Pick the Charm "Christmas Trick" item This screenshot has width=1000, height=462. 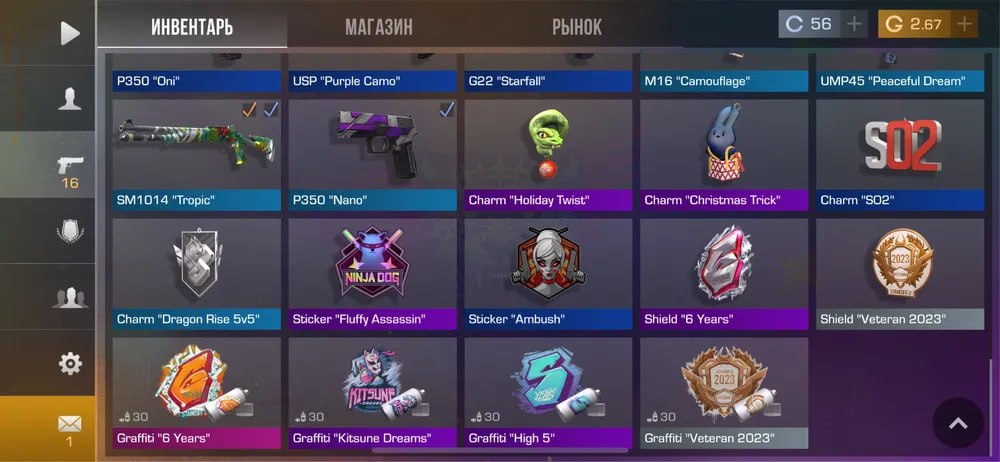click(724, 153)
